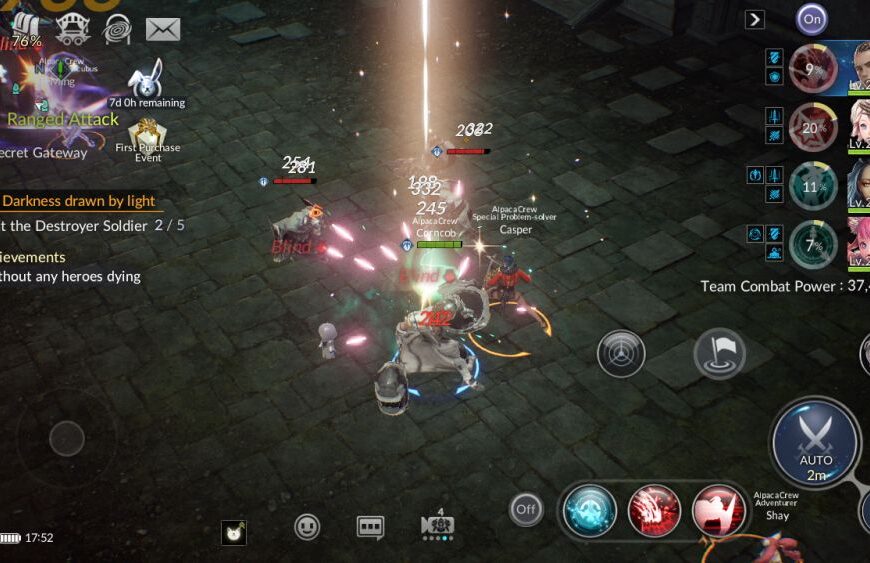Viewport: 870px width, 563px height.
Task: Activate the hero ultimate gauge showing 20%
Action: 813,127
